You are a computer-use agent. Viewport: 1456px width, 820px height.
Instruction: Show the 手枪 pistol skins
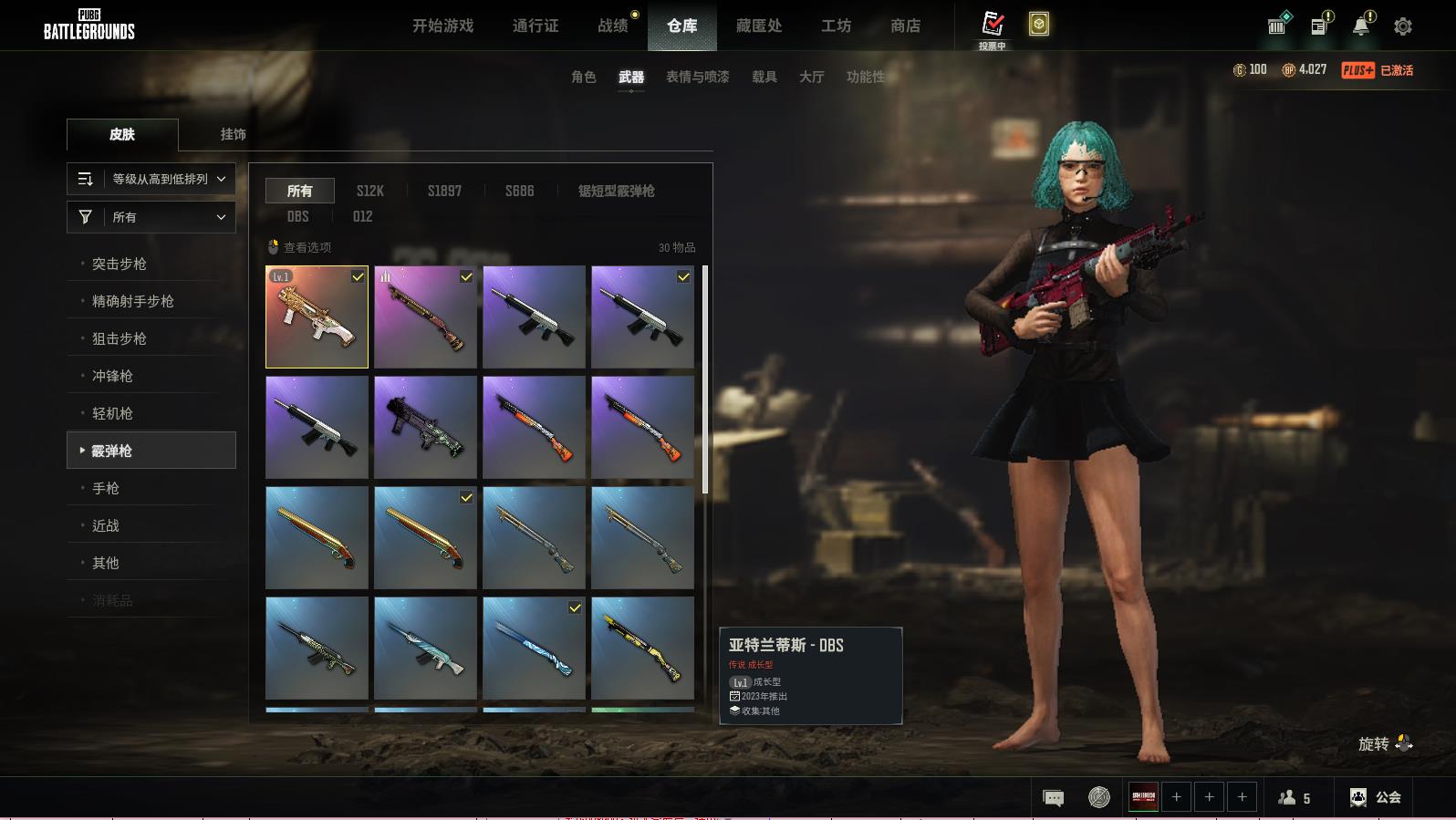coord(106,488)
